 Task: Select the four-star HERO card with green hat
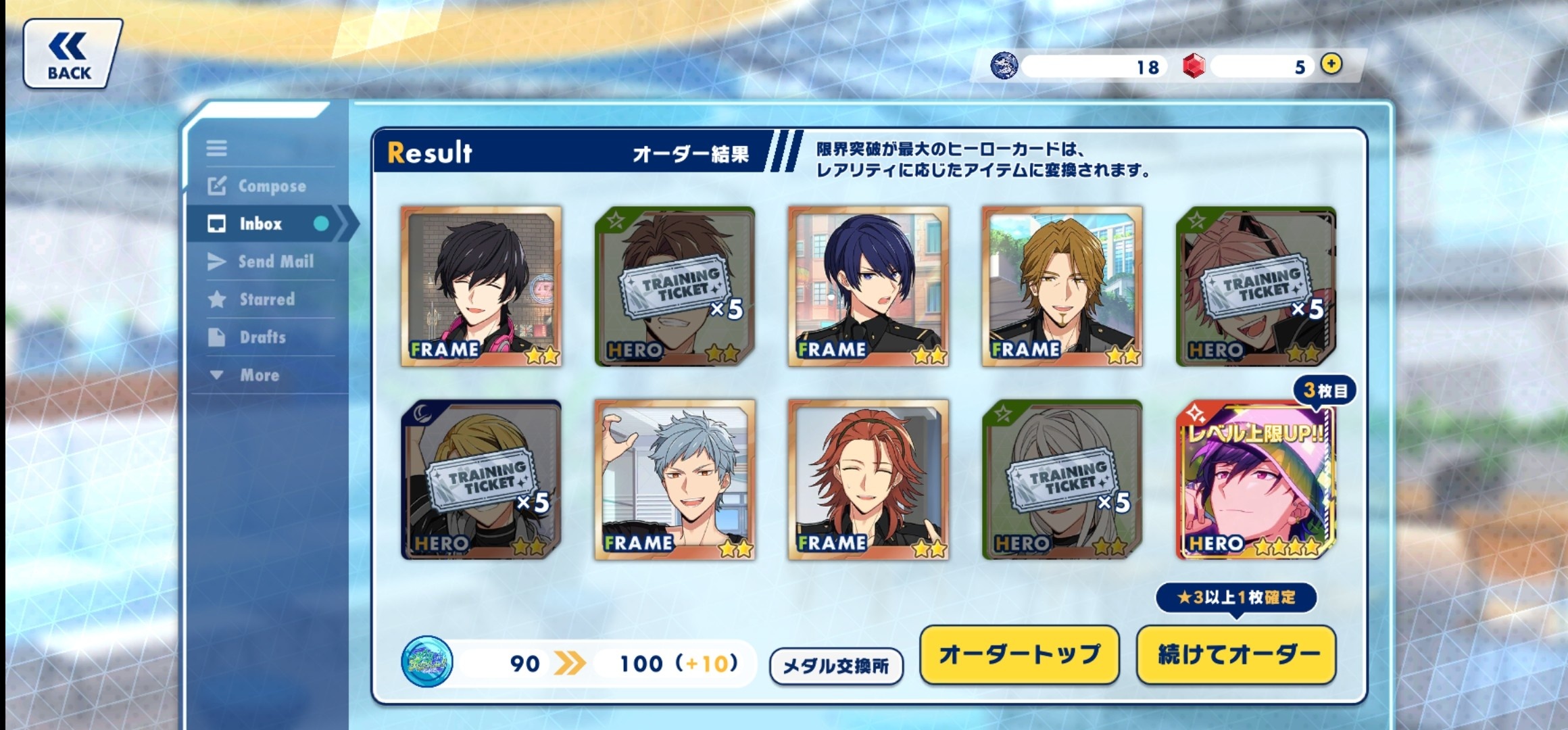[x=1256, y=480]
